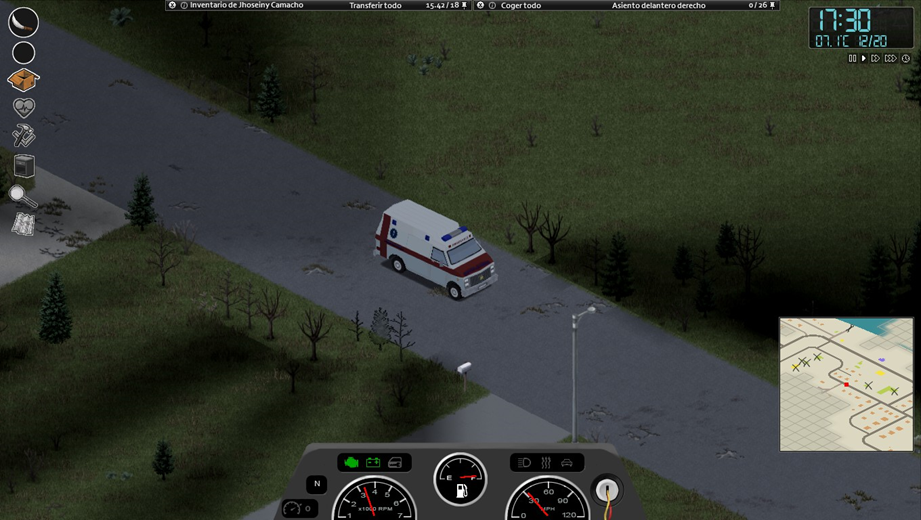Screen dimensions: 921x520
Task: Set game speed to normal play
Action: pos(864,59)
